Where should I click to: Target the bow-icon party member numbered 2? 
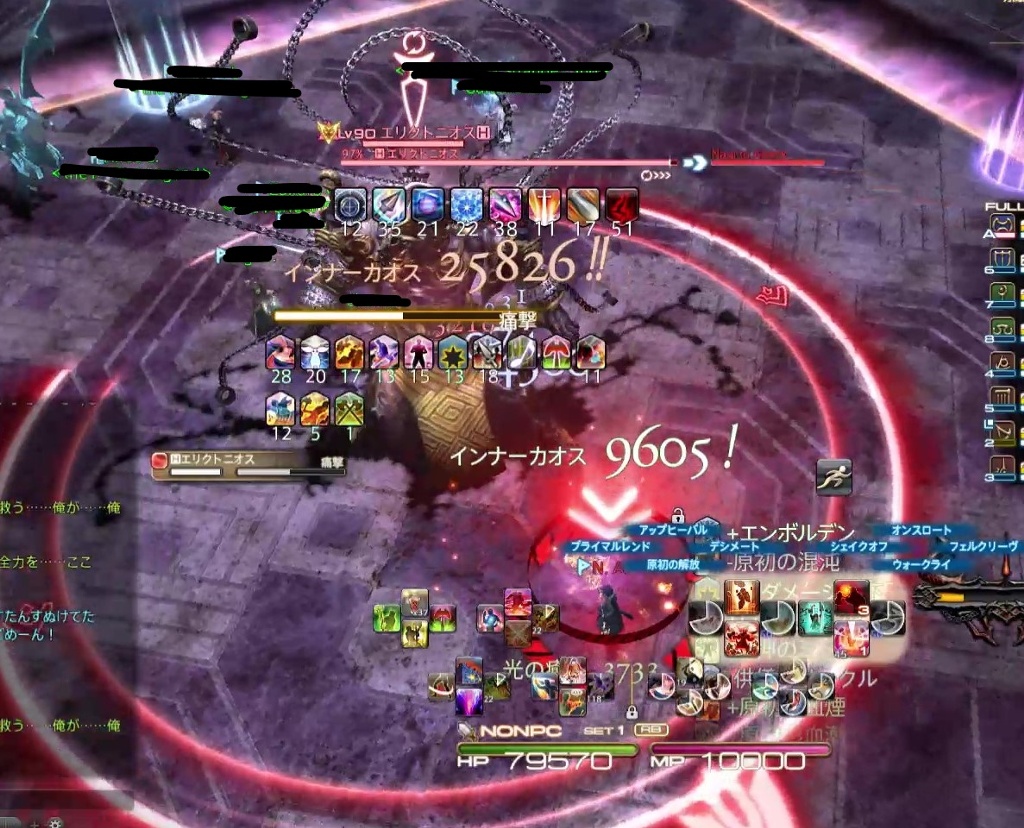[x=1003, y=433]
